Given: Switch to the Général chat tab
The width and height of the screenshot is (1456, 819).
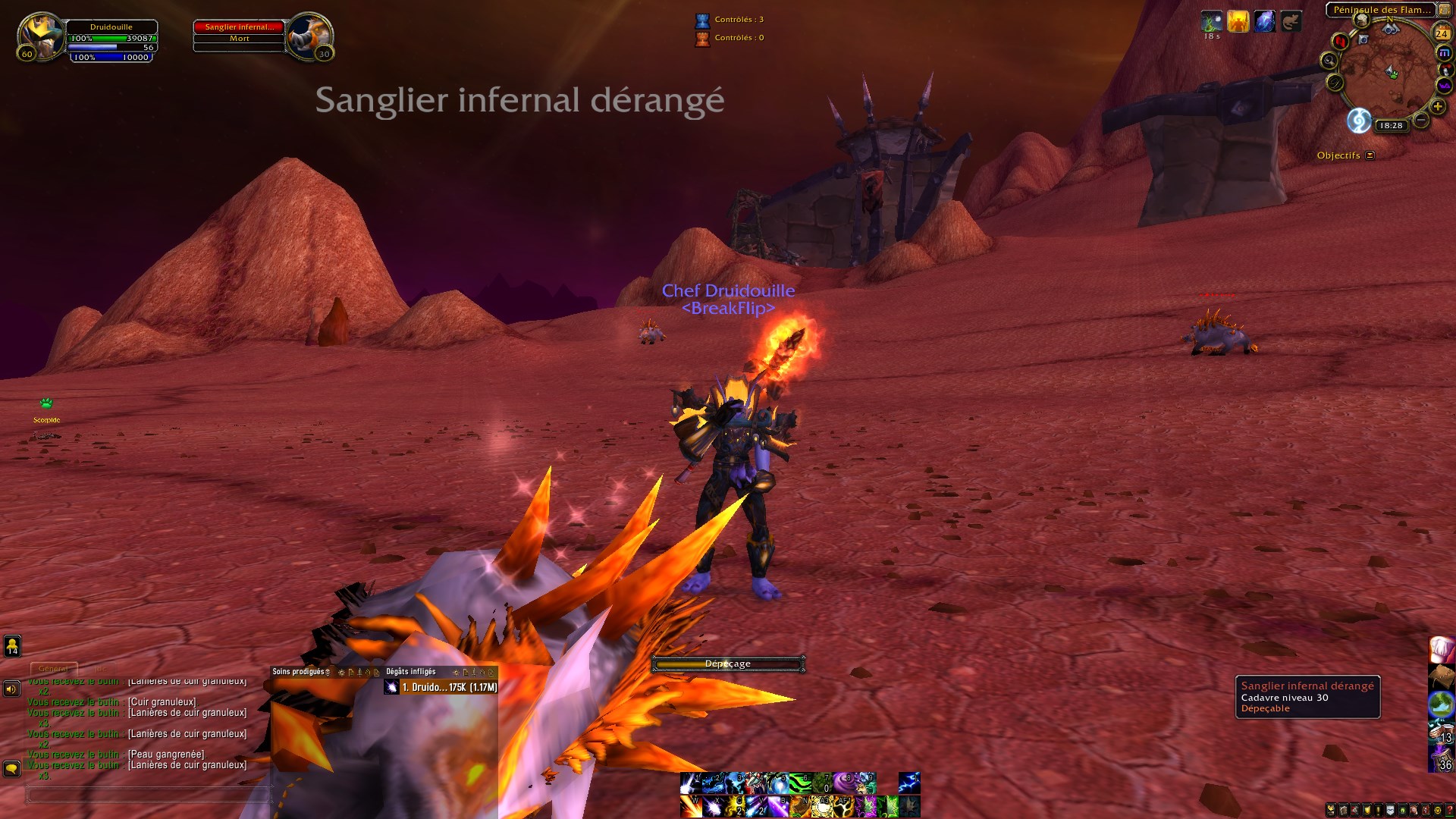Looking at the screenshot, I should pos(52,670).
